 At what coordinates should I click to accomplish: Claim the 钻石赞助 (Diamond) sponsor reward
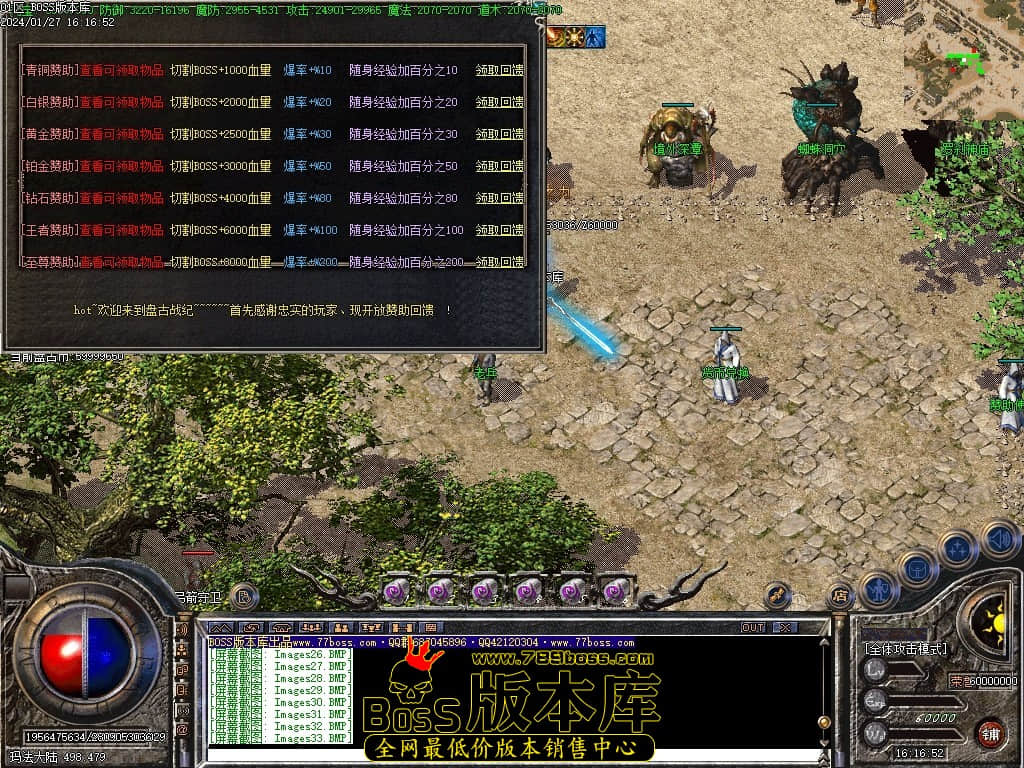[x=499, y=199]
